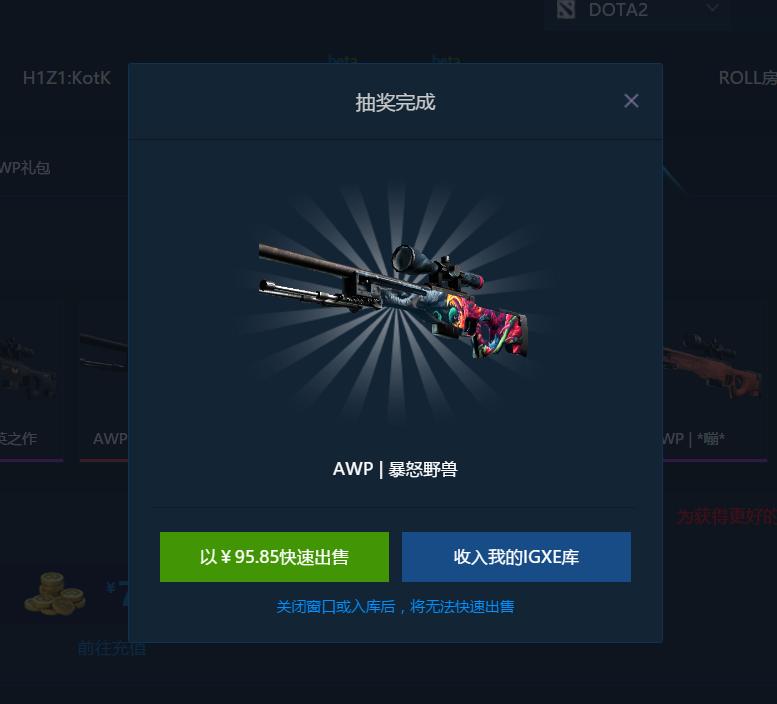Open the DOTA2 game dropdown

(637, 10)
